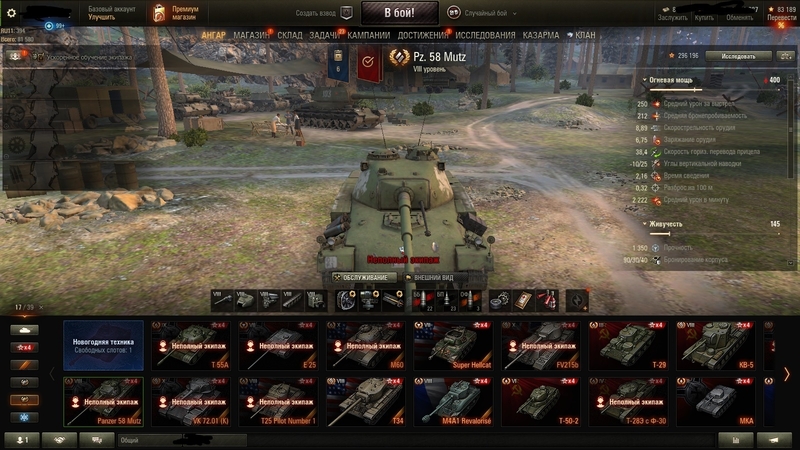The image size is (800, 450).
Task: Open the ИССЛЕДОВАНИЯ tab
Action: click(x=485, y=35)
